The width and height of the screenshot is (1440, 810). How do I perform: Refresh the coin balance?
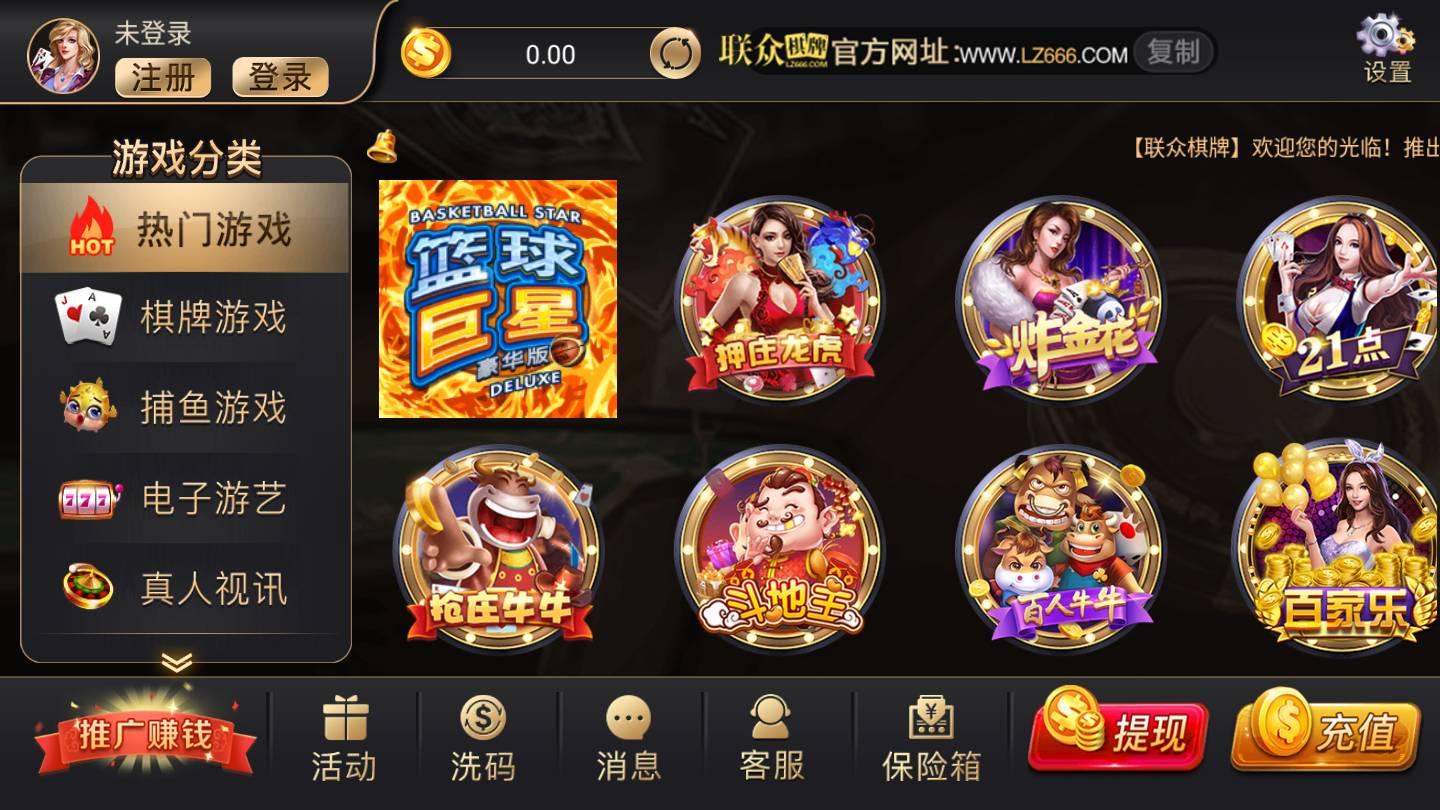(676, 55)
